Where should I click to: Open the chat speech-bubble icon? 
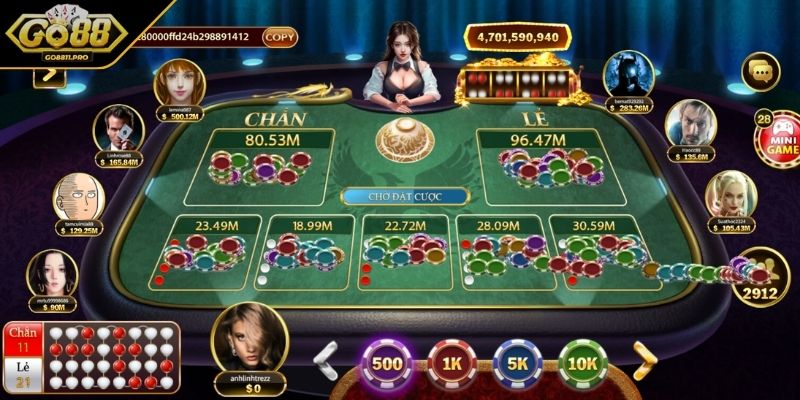point(759,71)
